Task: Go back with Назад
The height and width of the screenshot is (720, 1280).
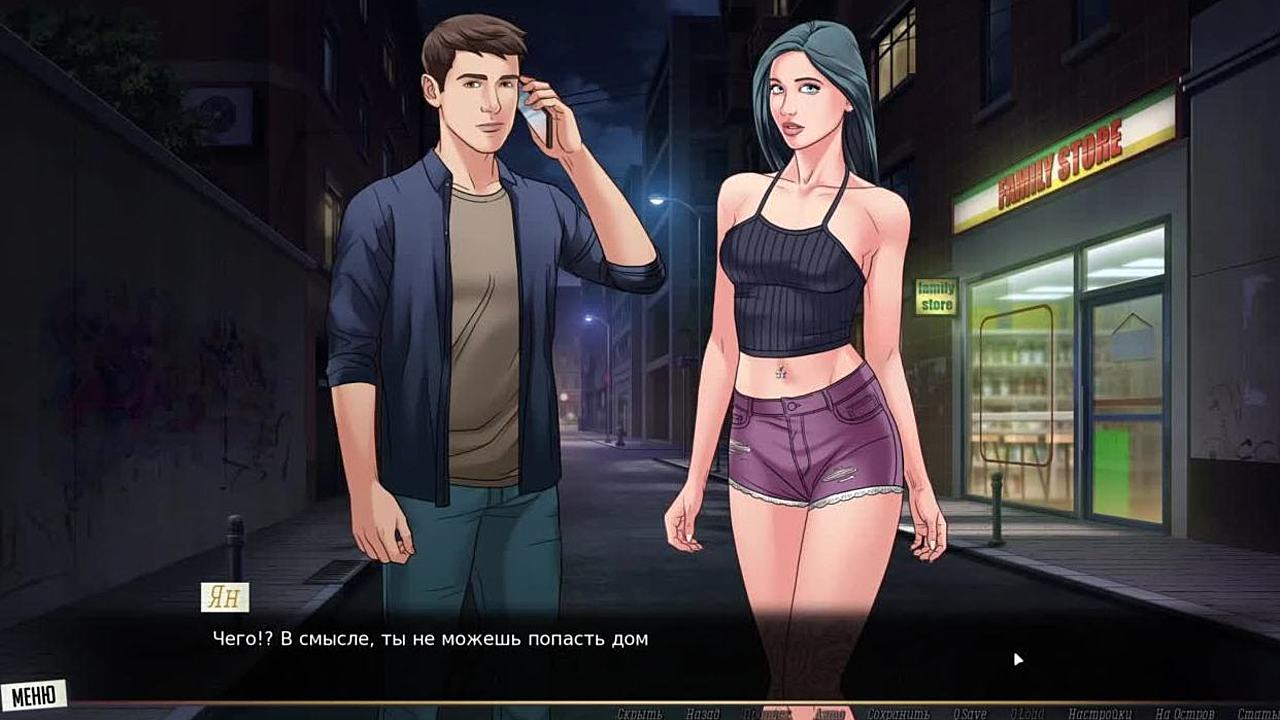Action: pyautogui.click(x=703, y=714)
